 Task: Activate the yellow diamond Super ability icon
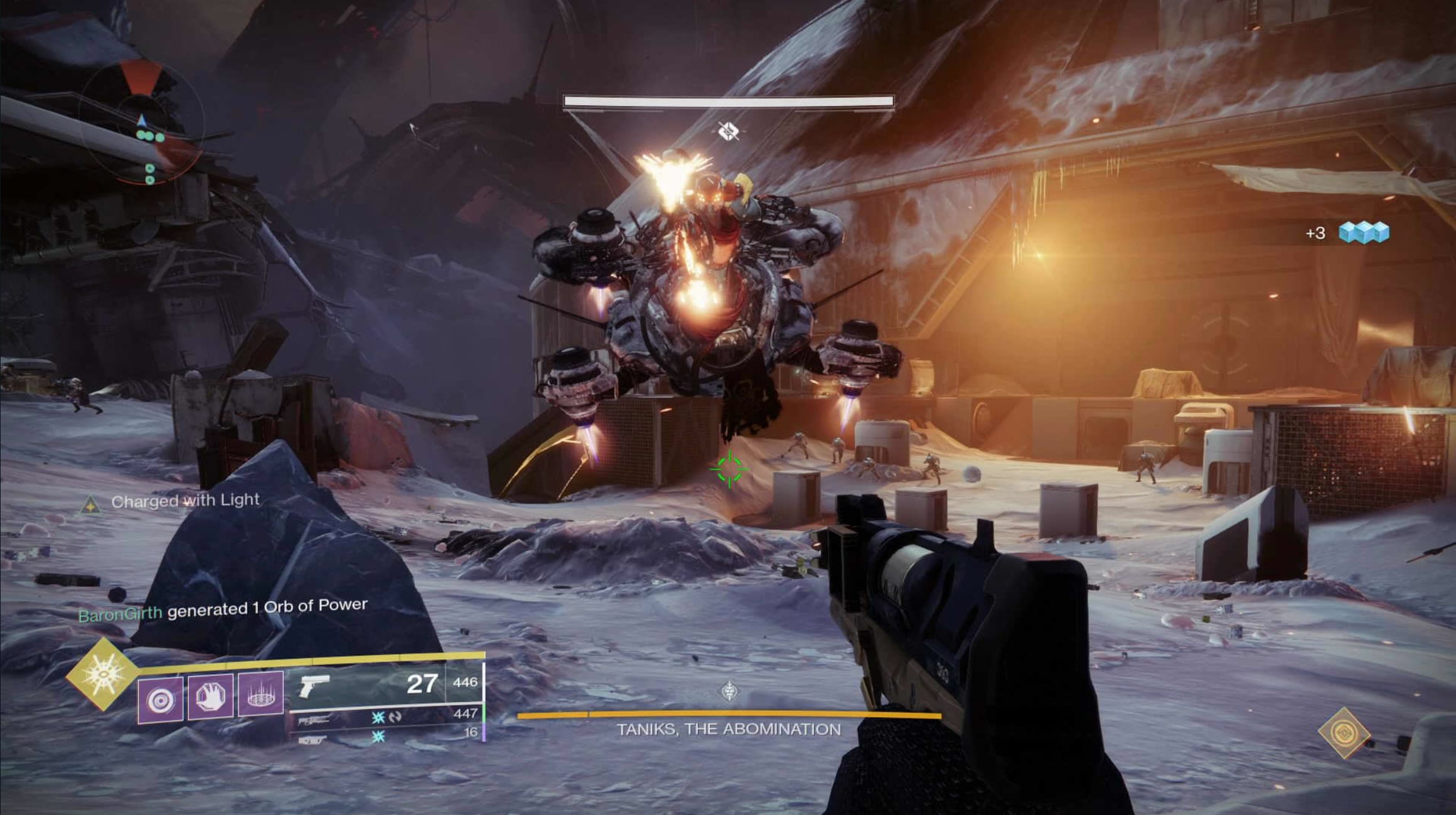101,674
